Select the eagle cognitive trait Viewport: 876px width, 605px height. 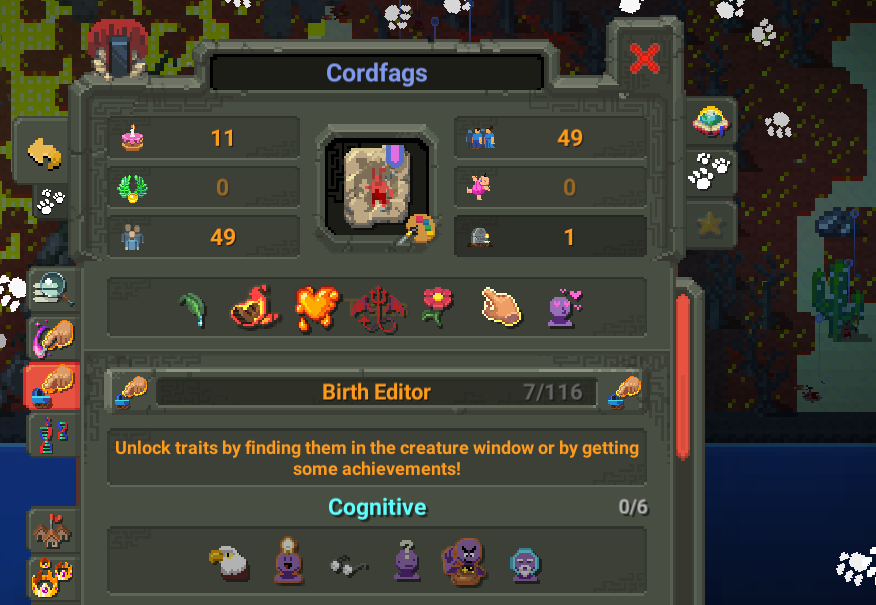coord(227,562)
